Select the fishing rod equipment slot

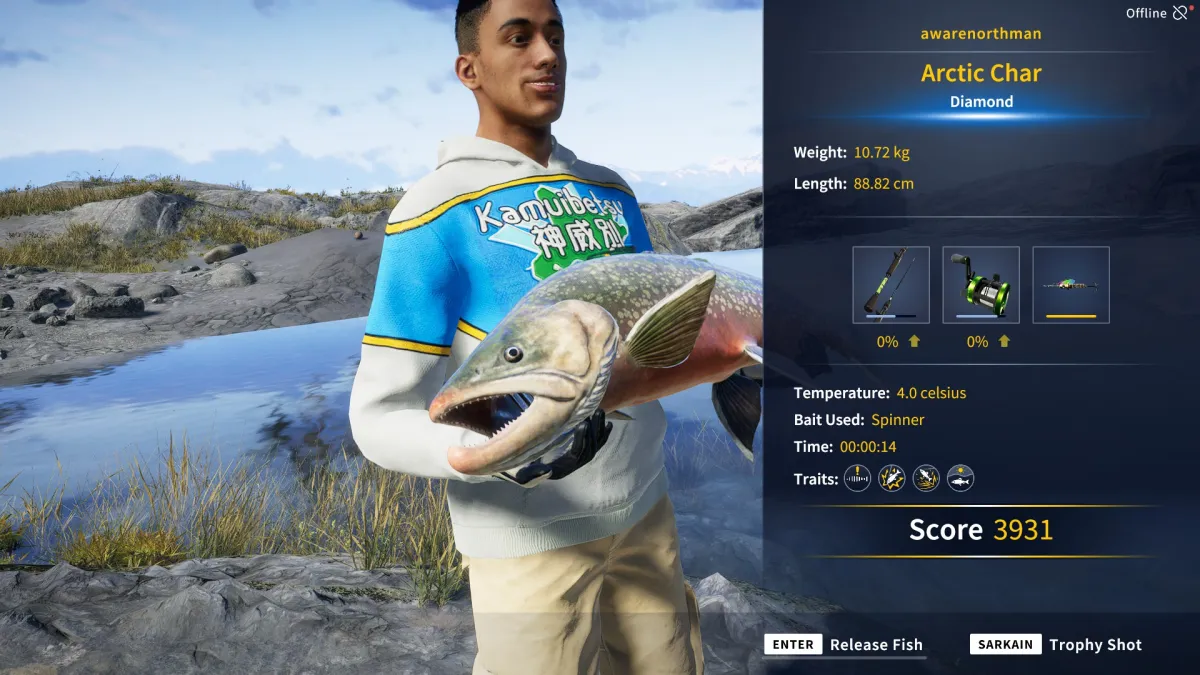[x=890, y=285]
